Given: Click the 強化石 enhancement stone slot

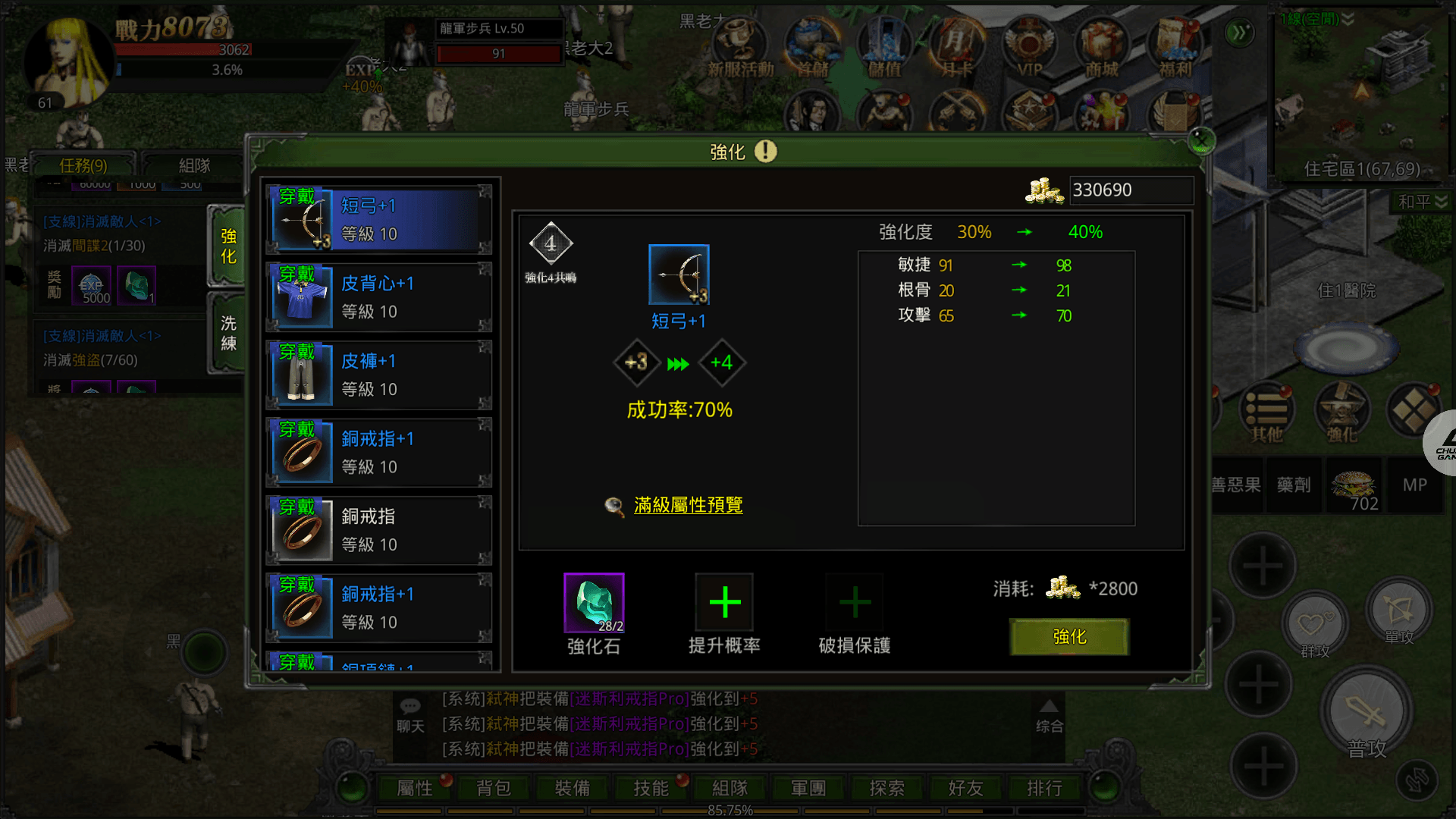Looking at the screenshot, I should click(x=594, y=603).
